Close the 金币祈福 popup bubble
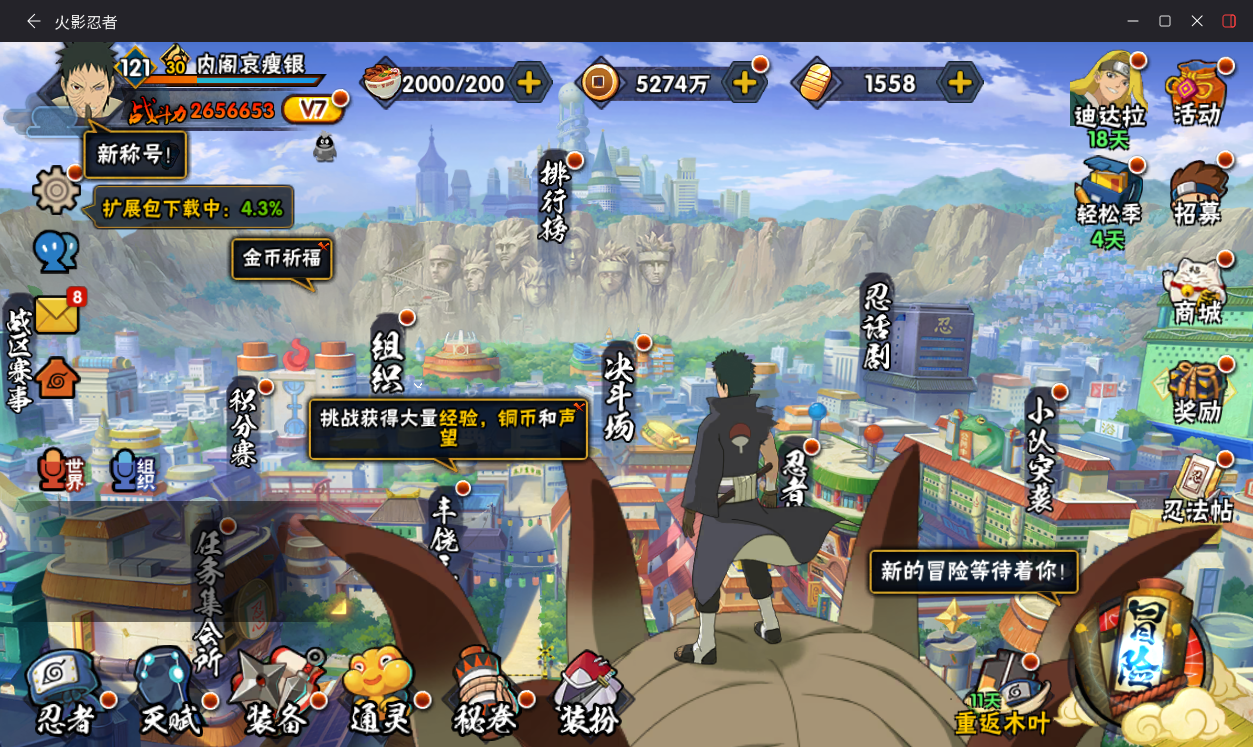This screenshot has height=747, width=1253. (323, 244)
